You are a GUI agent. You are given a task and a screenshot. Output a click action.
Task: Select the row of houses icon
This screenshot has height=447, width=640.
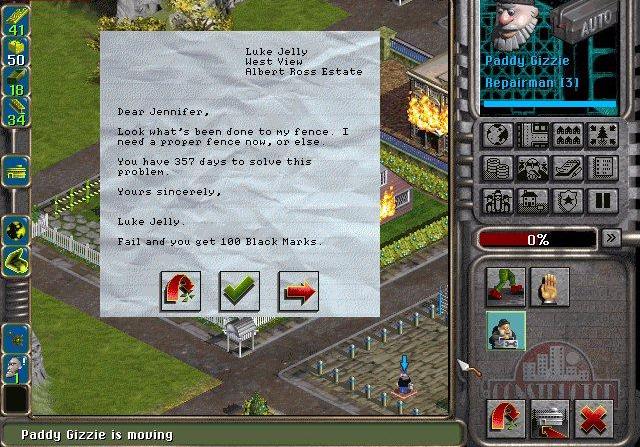[565, 134]
